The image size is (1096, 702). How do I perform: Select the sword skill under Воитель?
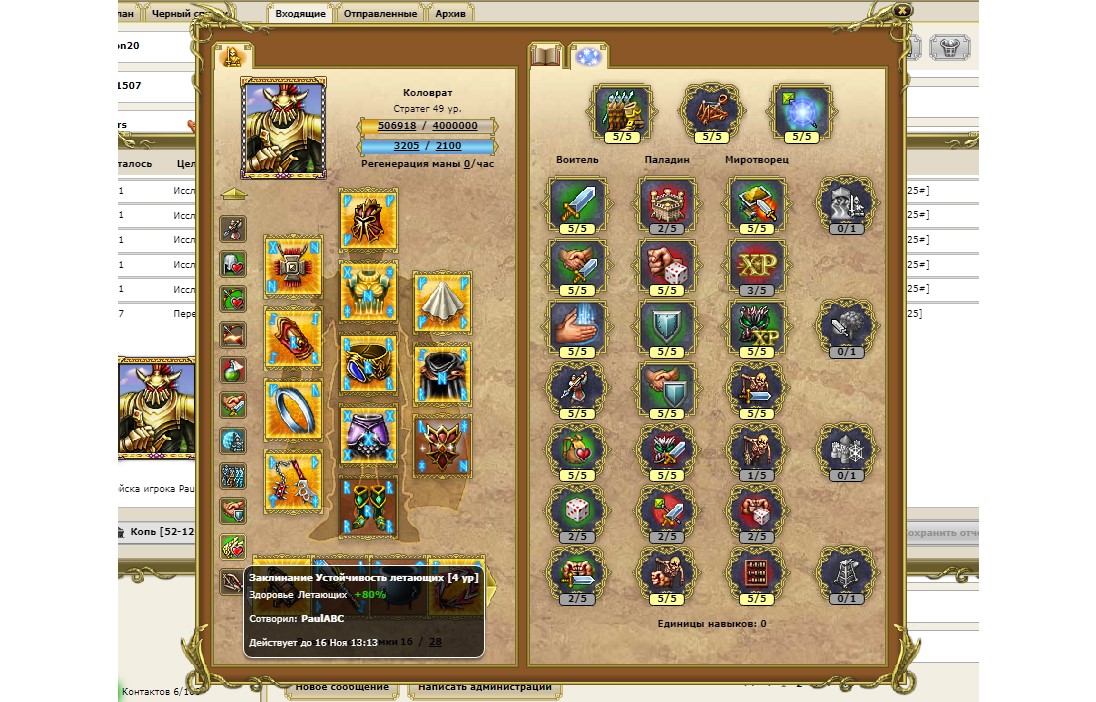point(578,204)
